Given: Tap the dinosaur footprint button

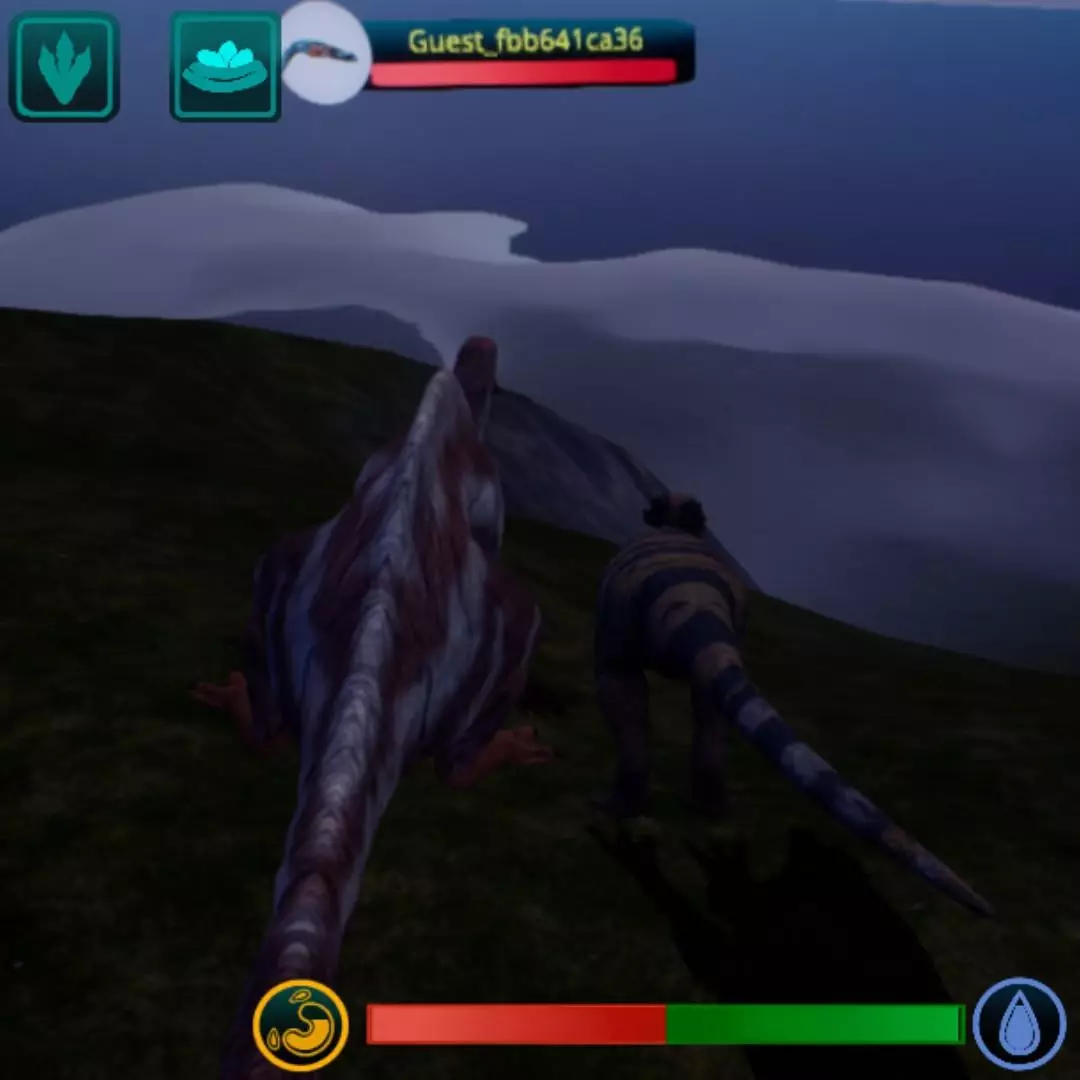Looking at the screenshot, I should point(64,66).
